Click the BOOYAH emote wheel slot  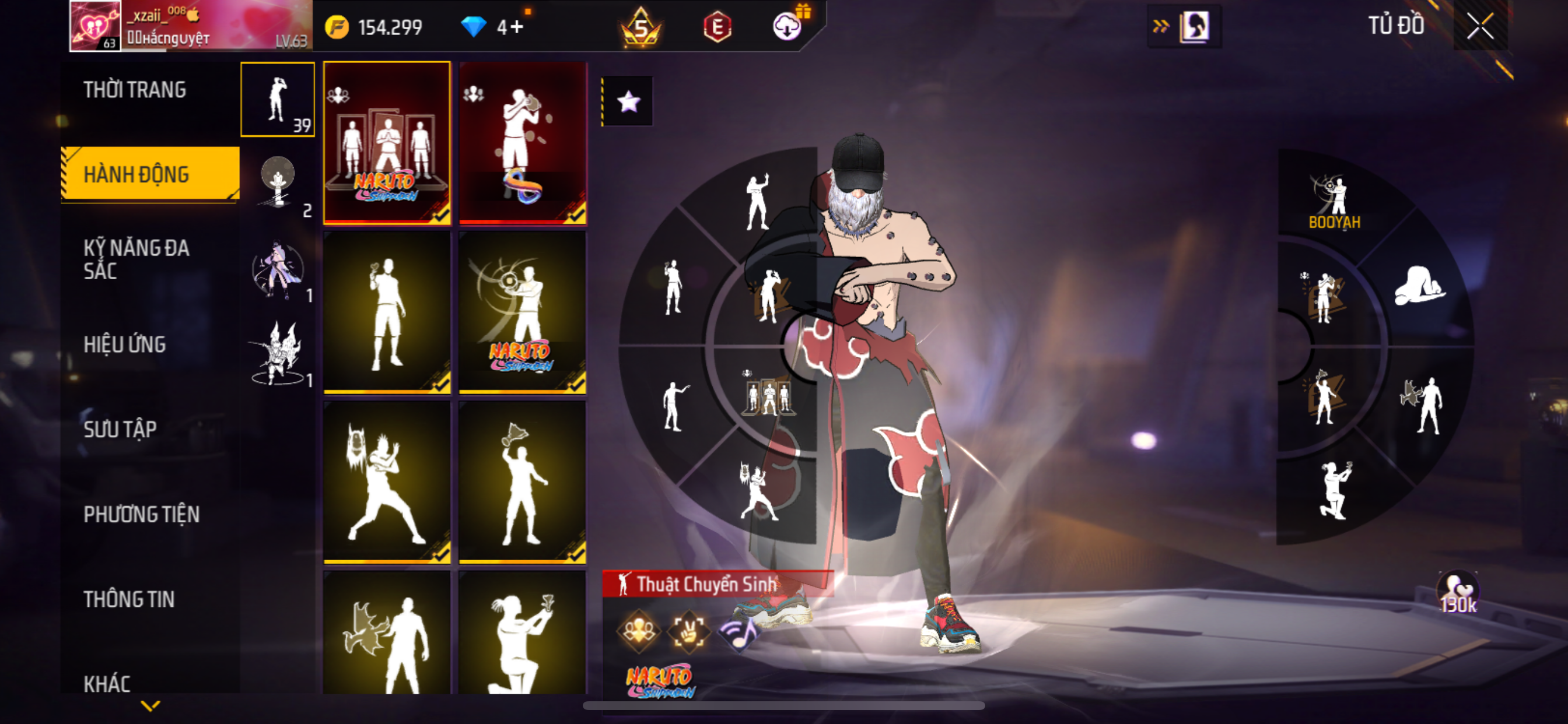point(1335,201)
